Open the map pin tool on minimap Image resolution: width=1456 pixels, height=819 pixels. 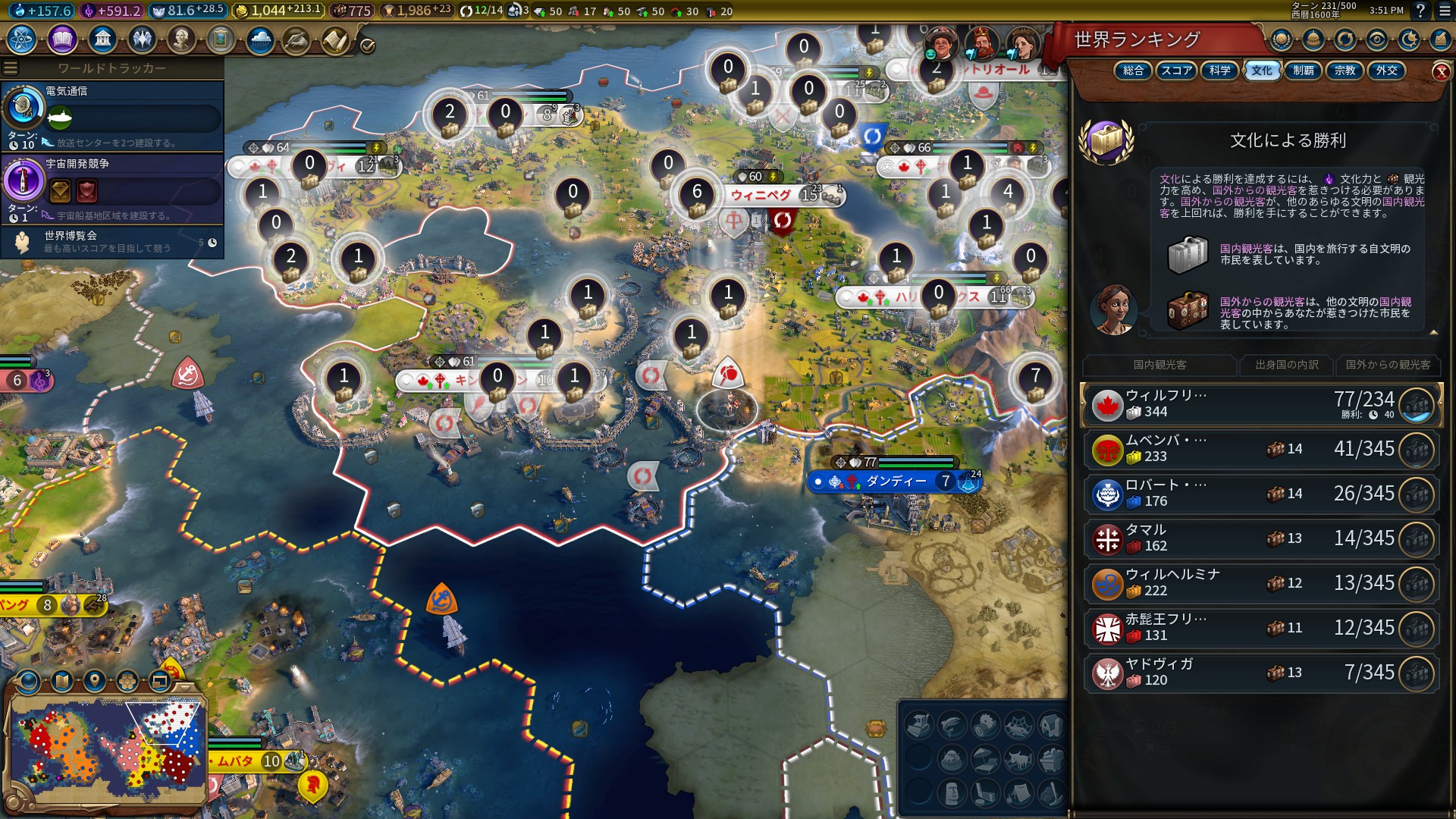[94, 680]
